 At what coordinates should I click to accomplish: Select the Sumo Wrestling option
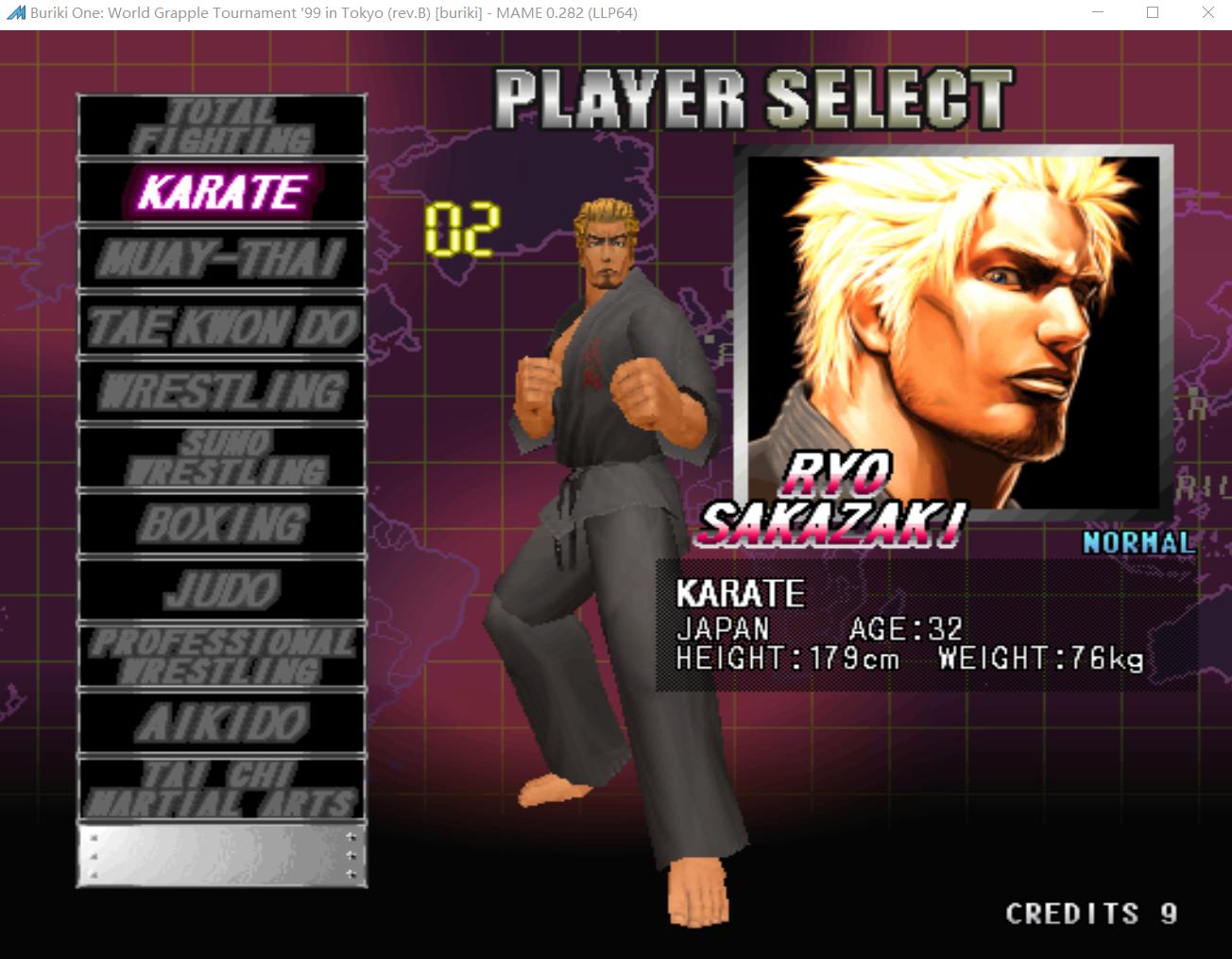pyautogui.click(x=222, y=457)
